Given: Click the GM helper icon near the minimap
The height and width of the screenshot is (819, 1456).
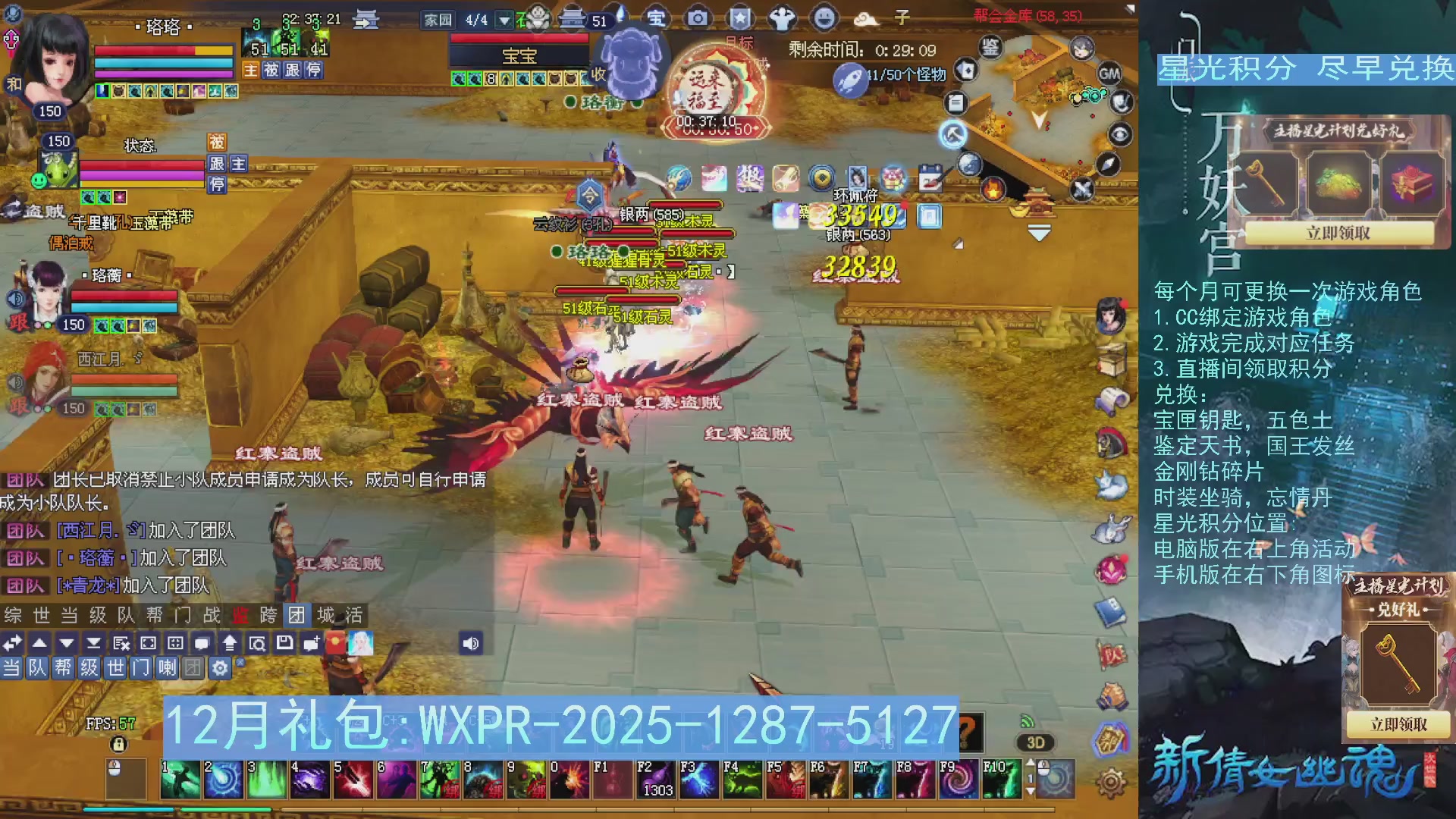Looking at the screenshot, I should [x=1110, y=74].
